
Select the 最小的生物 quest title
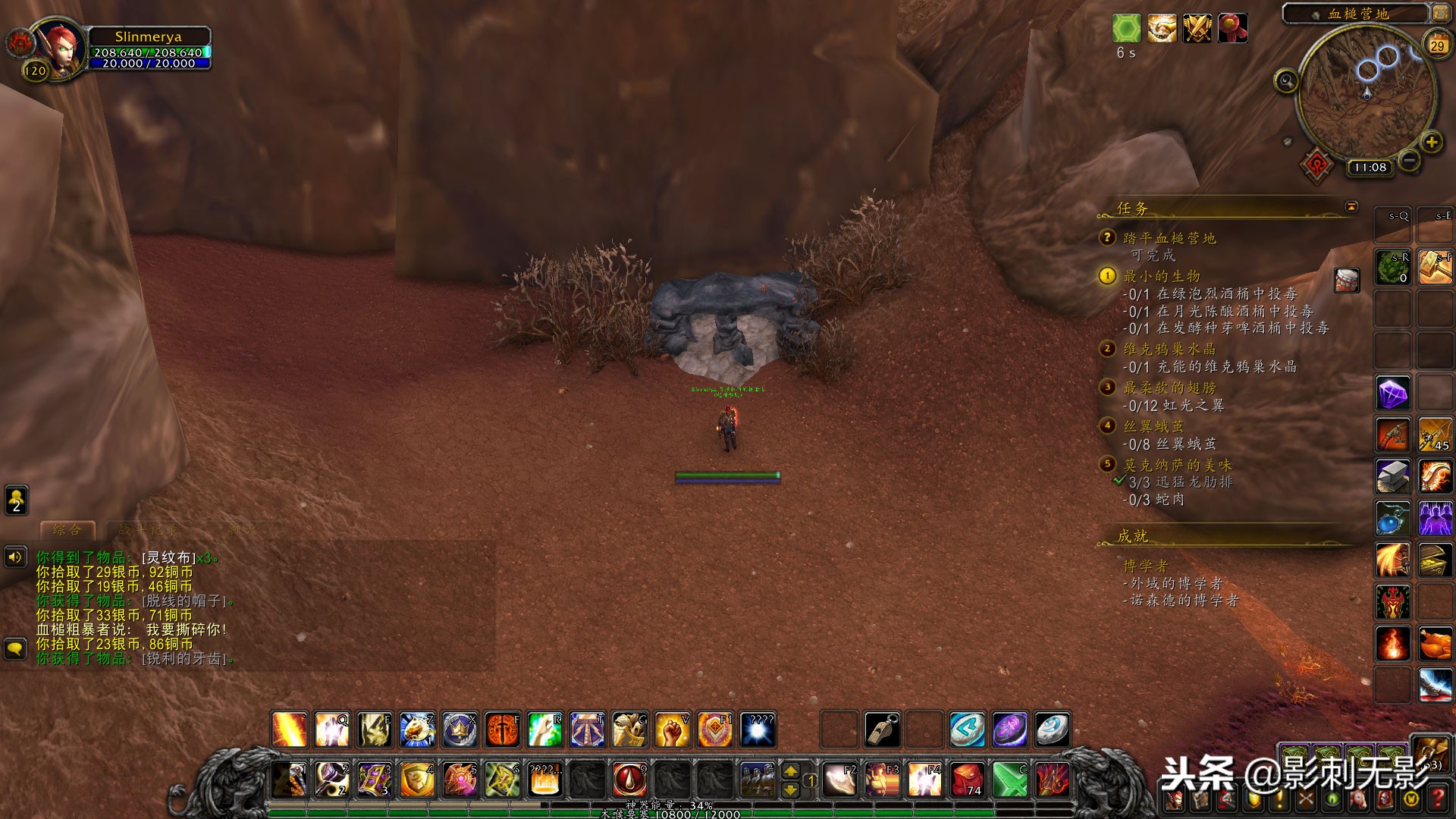point(1162,276)
